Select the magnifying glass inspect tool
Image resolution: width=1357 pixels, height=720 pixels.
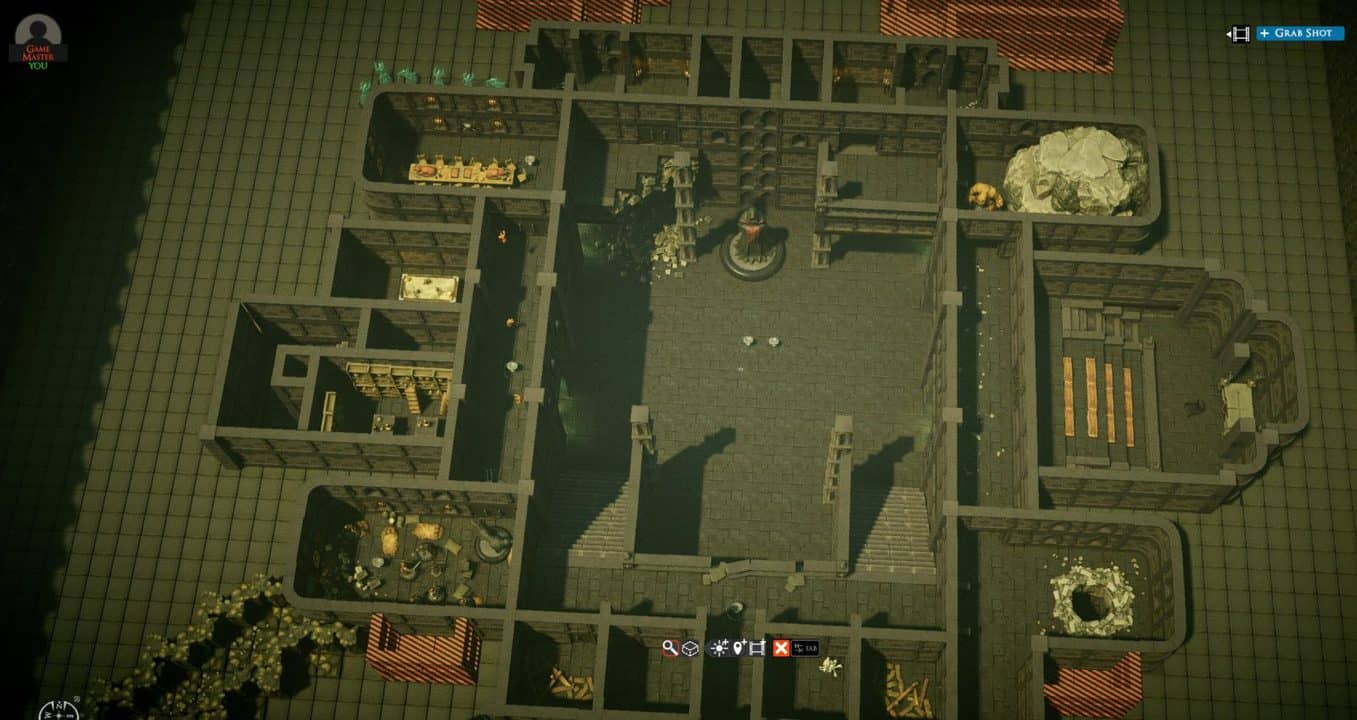click(x=670, y=648)
